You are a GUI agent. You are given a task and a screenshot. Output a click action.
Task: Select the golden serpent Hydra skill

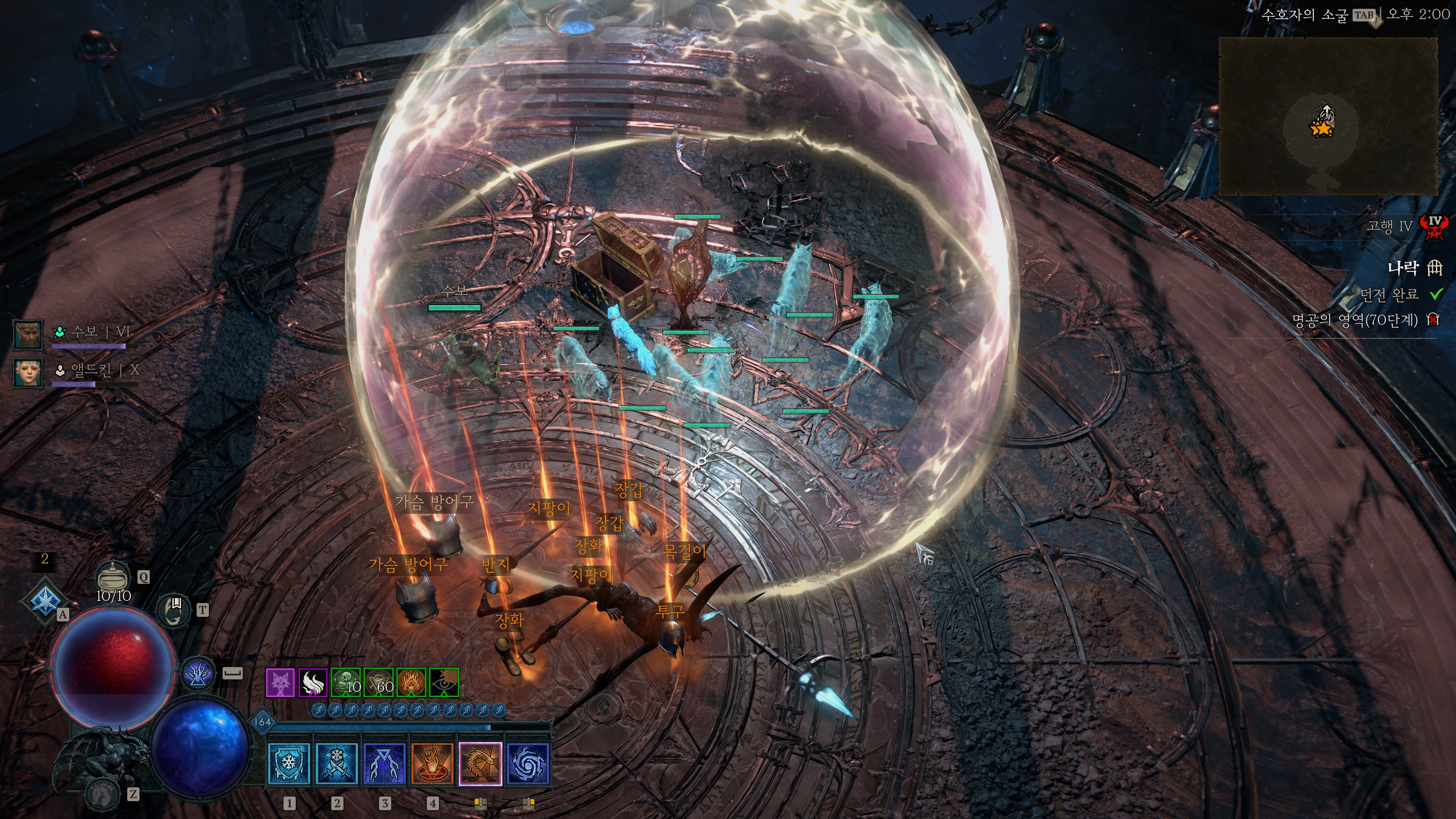[x=480, y=764]
